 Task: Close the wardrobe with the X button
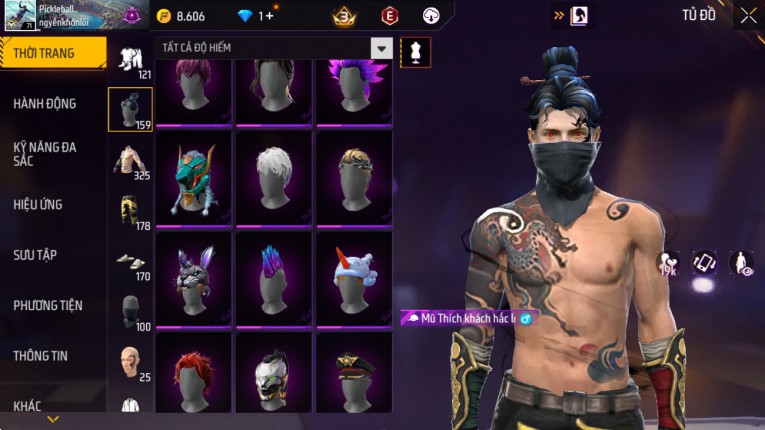click(748, 15)
